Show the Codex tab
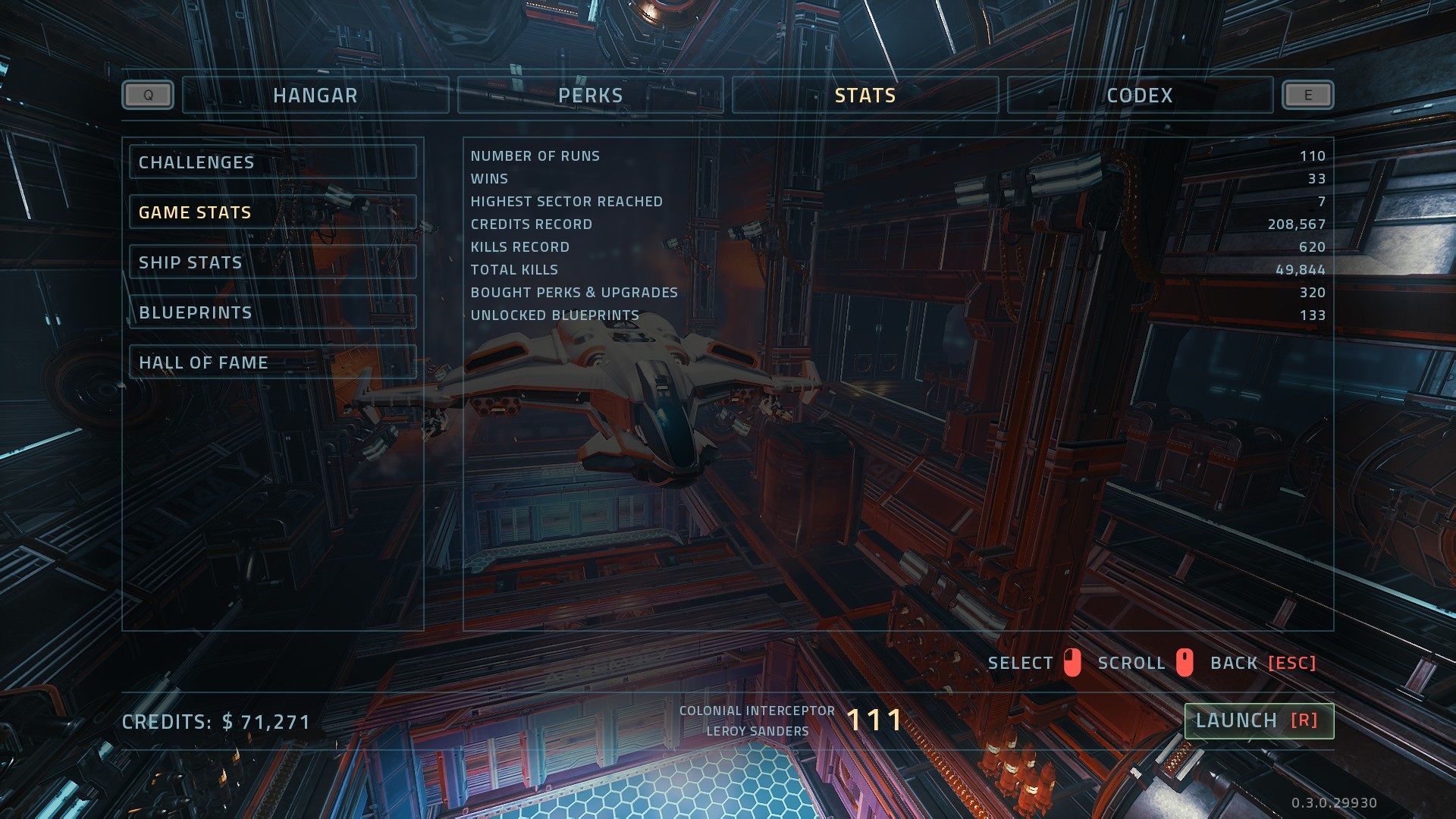The height and width of the screenshot is (819, 1456). pyautogui.click(x=1139, y=96)
